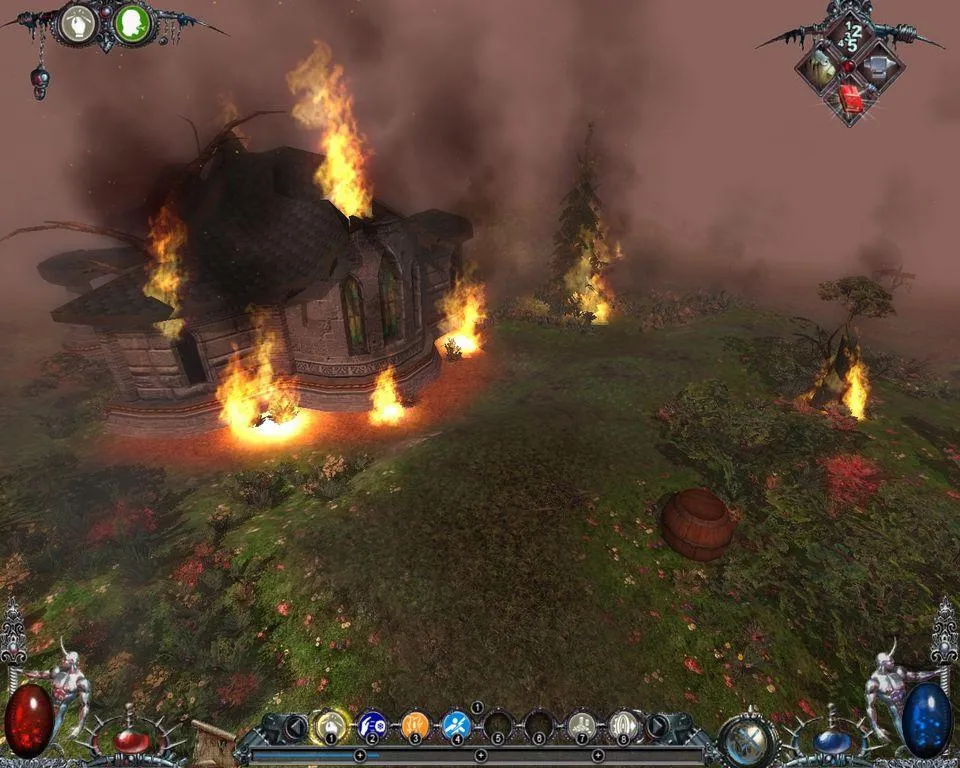960x768 pixels.
Task: Choose the grey figures ability in slot 7
Action: (x=581, y=724)
